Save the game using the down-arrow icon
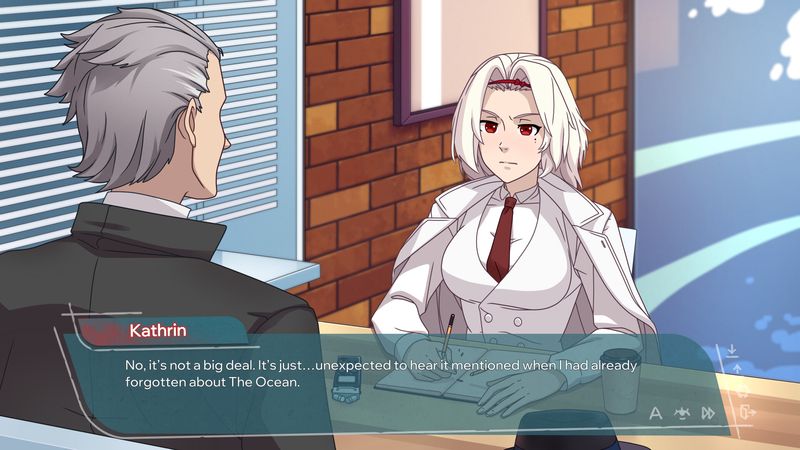The height and width of the screenshot is (450, 800). coord(732,351)
